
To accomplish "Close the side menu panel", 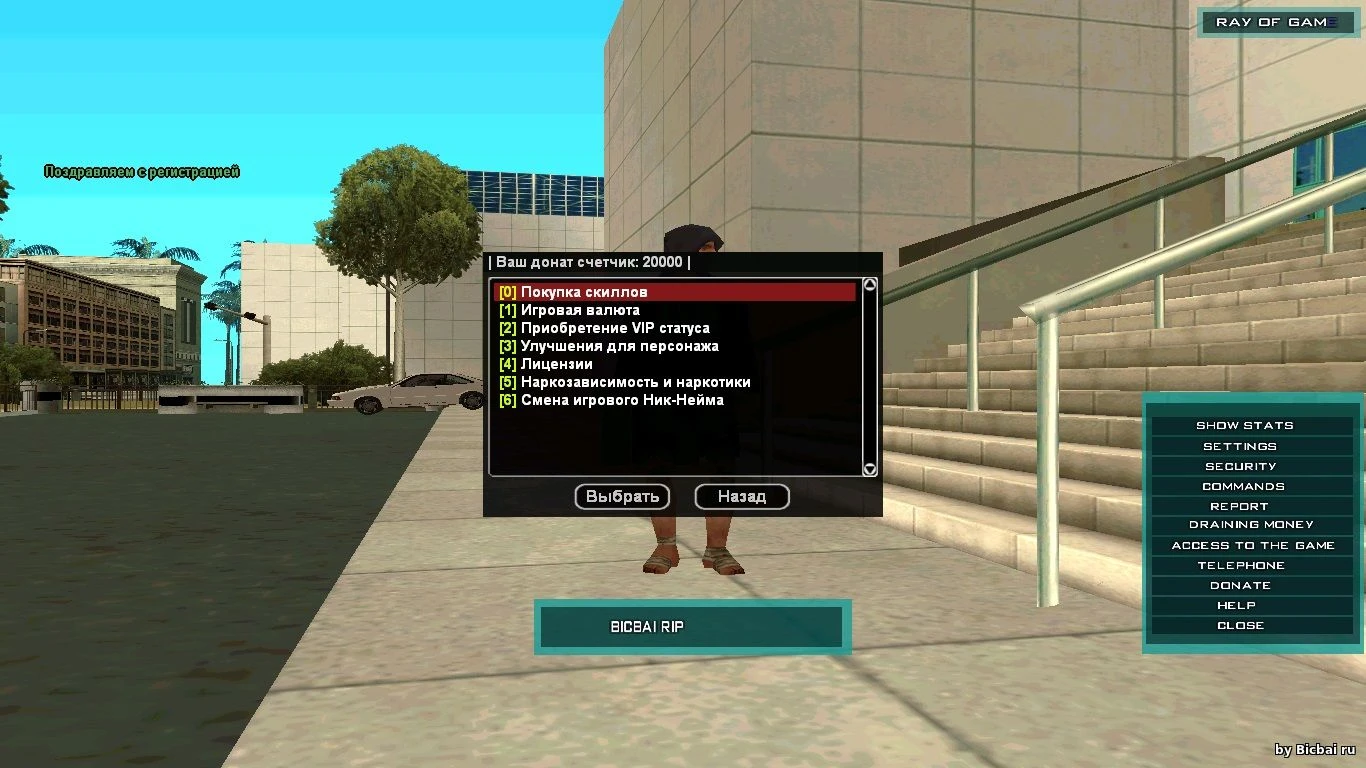I will [x=1240, y=625].
